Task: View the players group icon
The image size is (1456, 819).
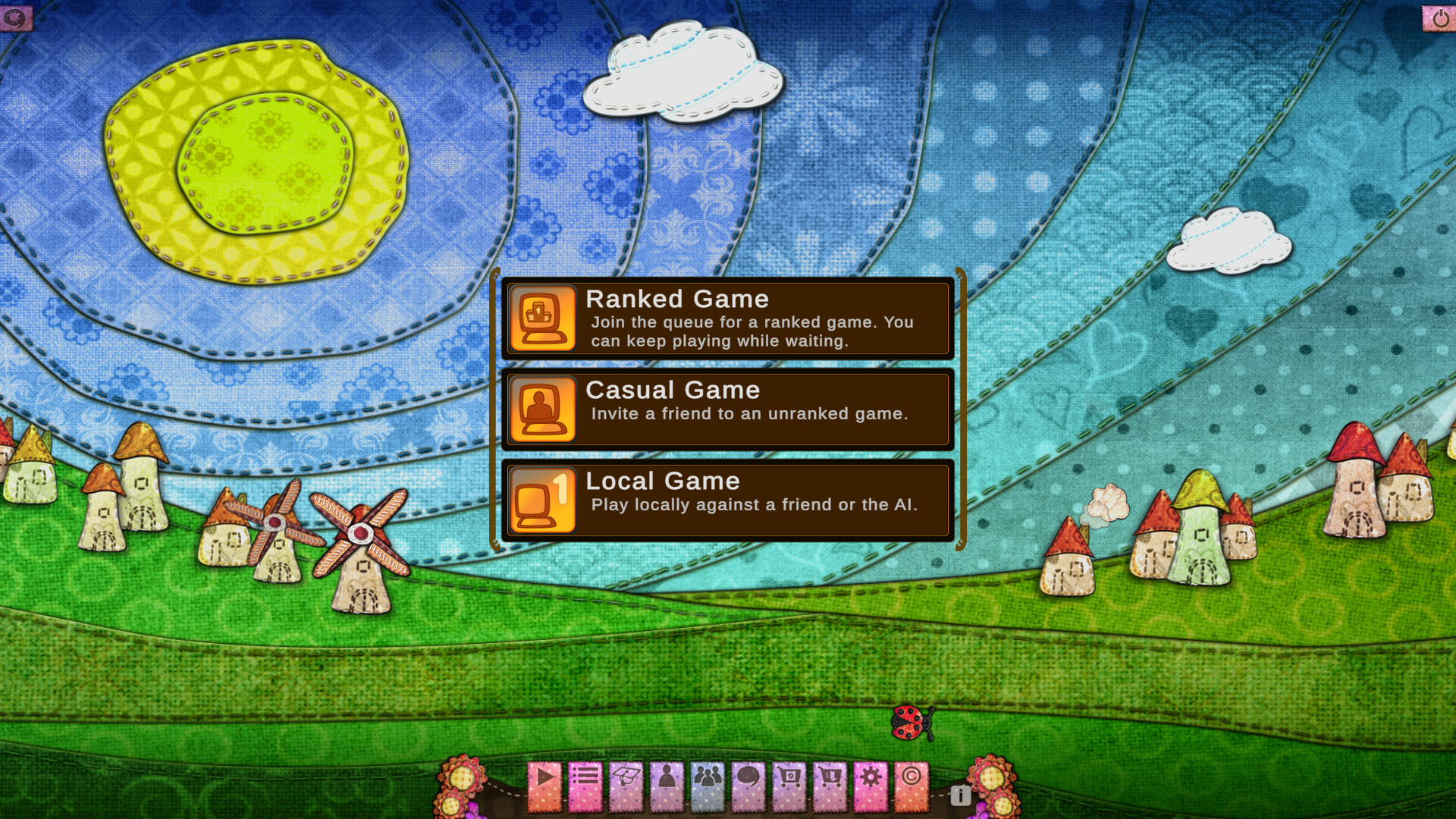Action: (708, 785)
